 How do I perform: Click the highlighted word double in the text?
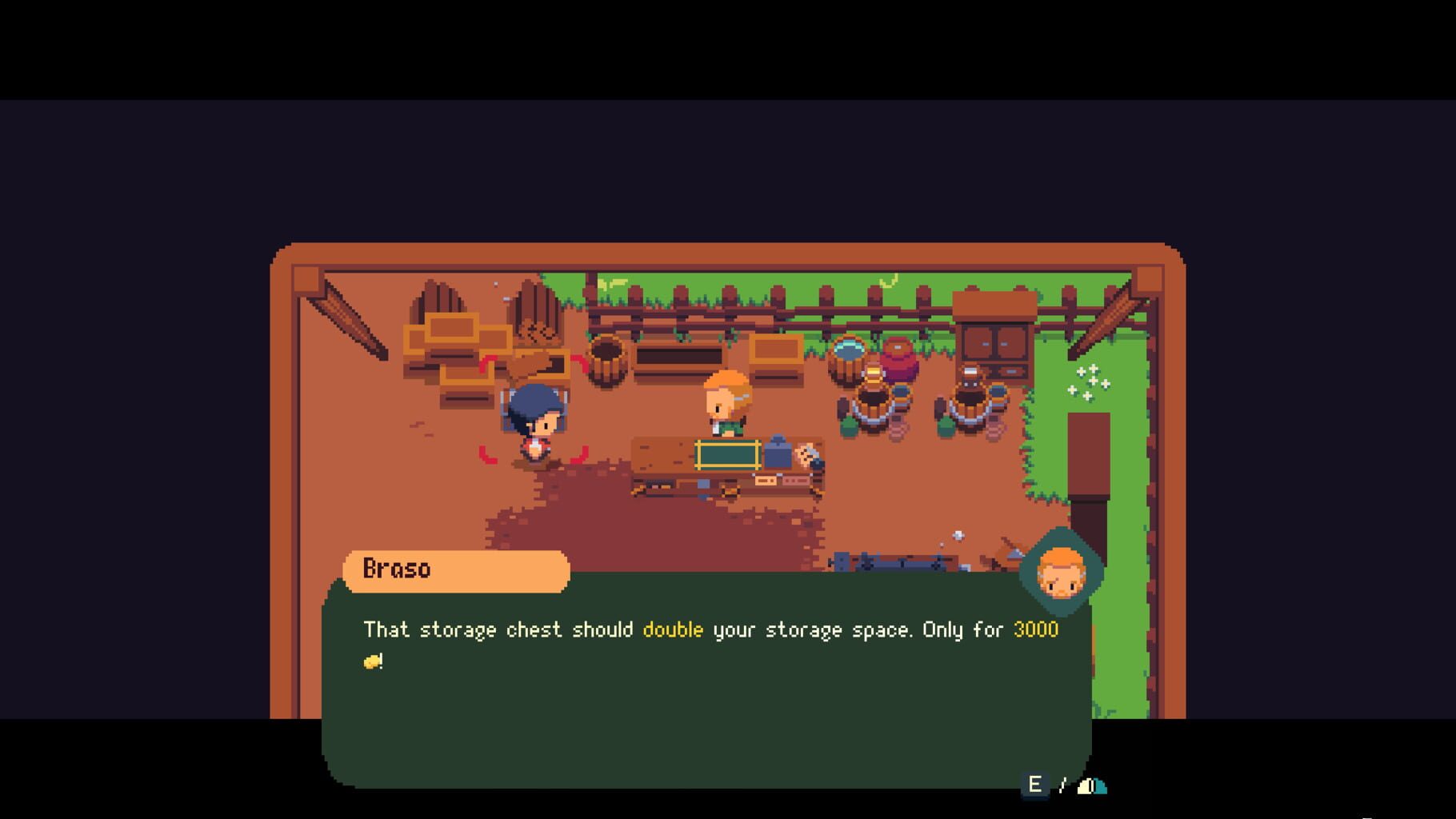click(671, 629)
